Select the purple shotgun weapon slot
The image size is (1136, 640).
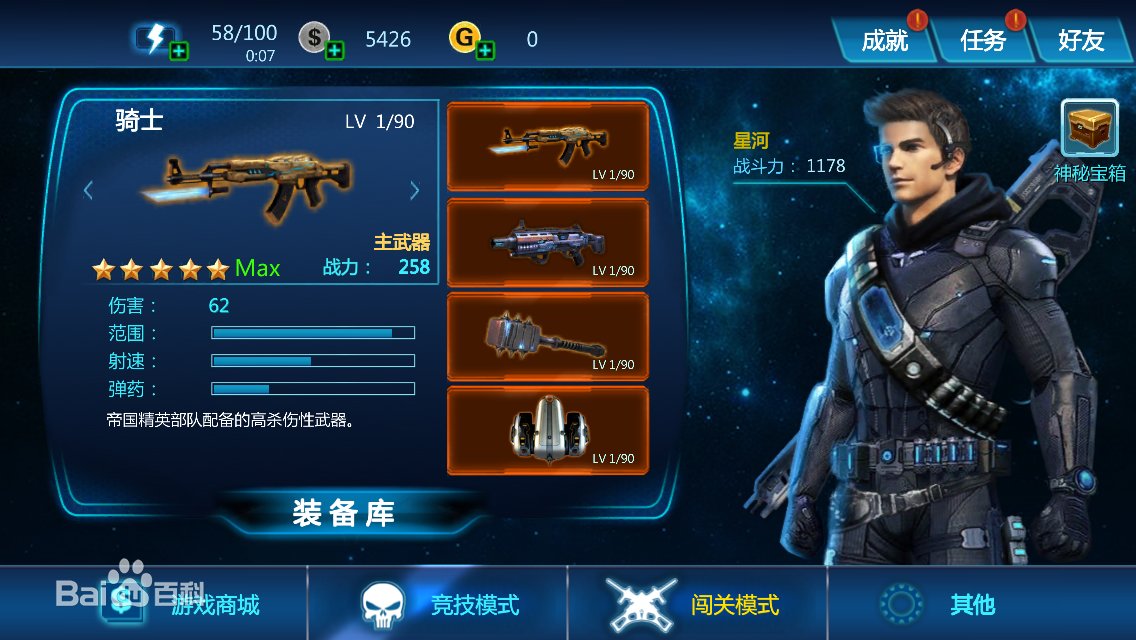point(547,242)
